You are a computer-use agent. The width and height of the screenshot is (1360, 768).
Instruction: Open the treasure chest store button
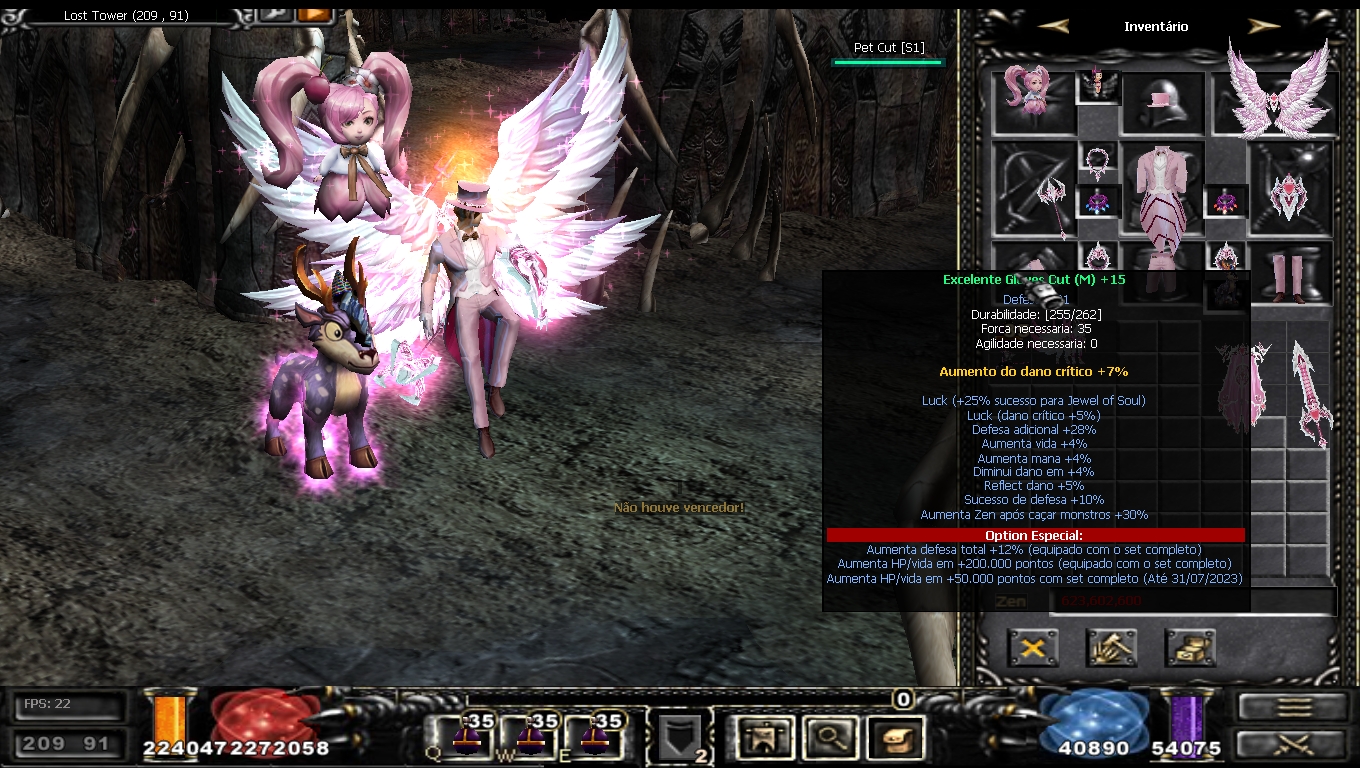pos(1190,648)
